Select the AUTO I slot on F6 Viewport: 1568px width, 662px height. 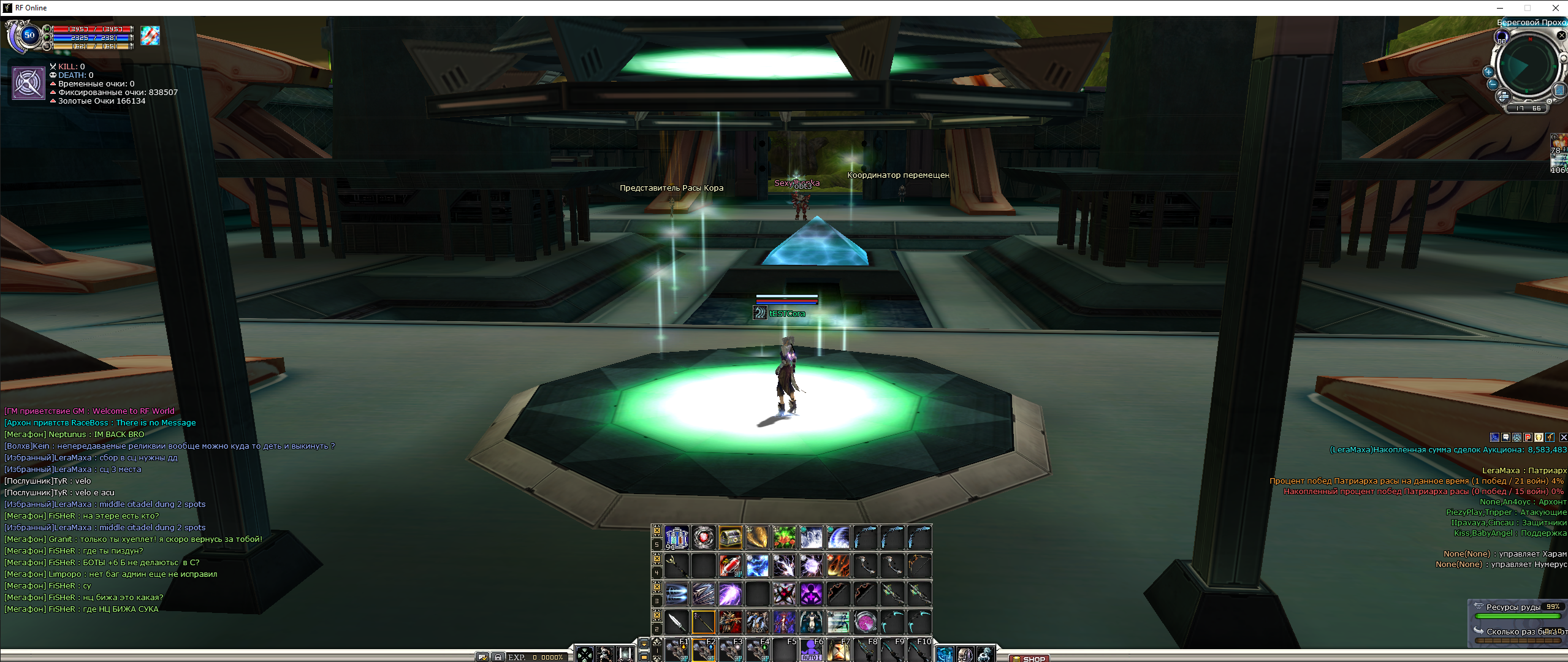click(811, 650)
